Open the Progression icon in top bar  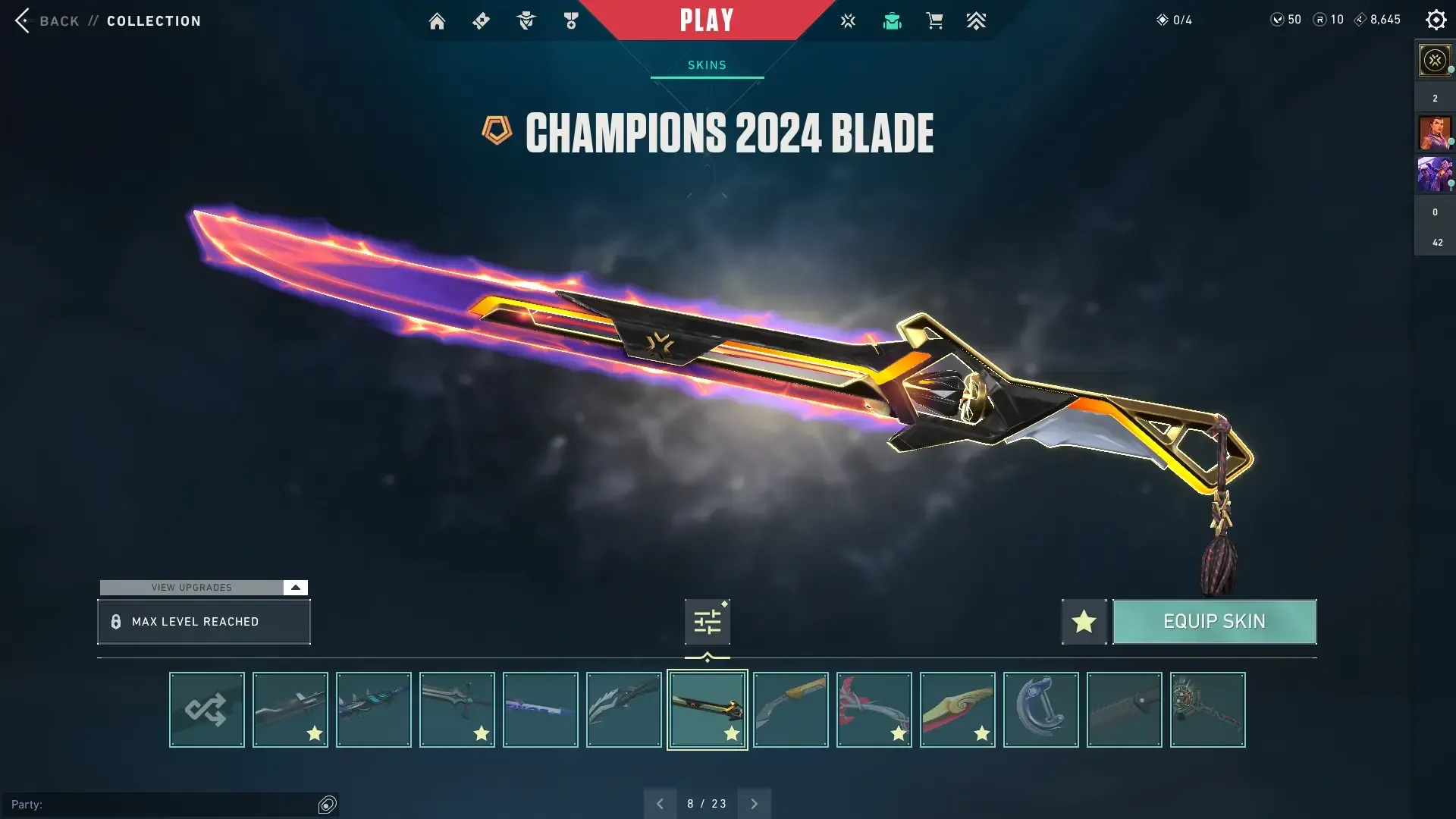977,20
